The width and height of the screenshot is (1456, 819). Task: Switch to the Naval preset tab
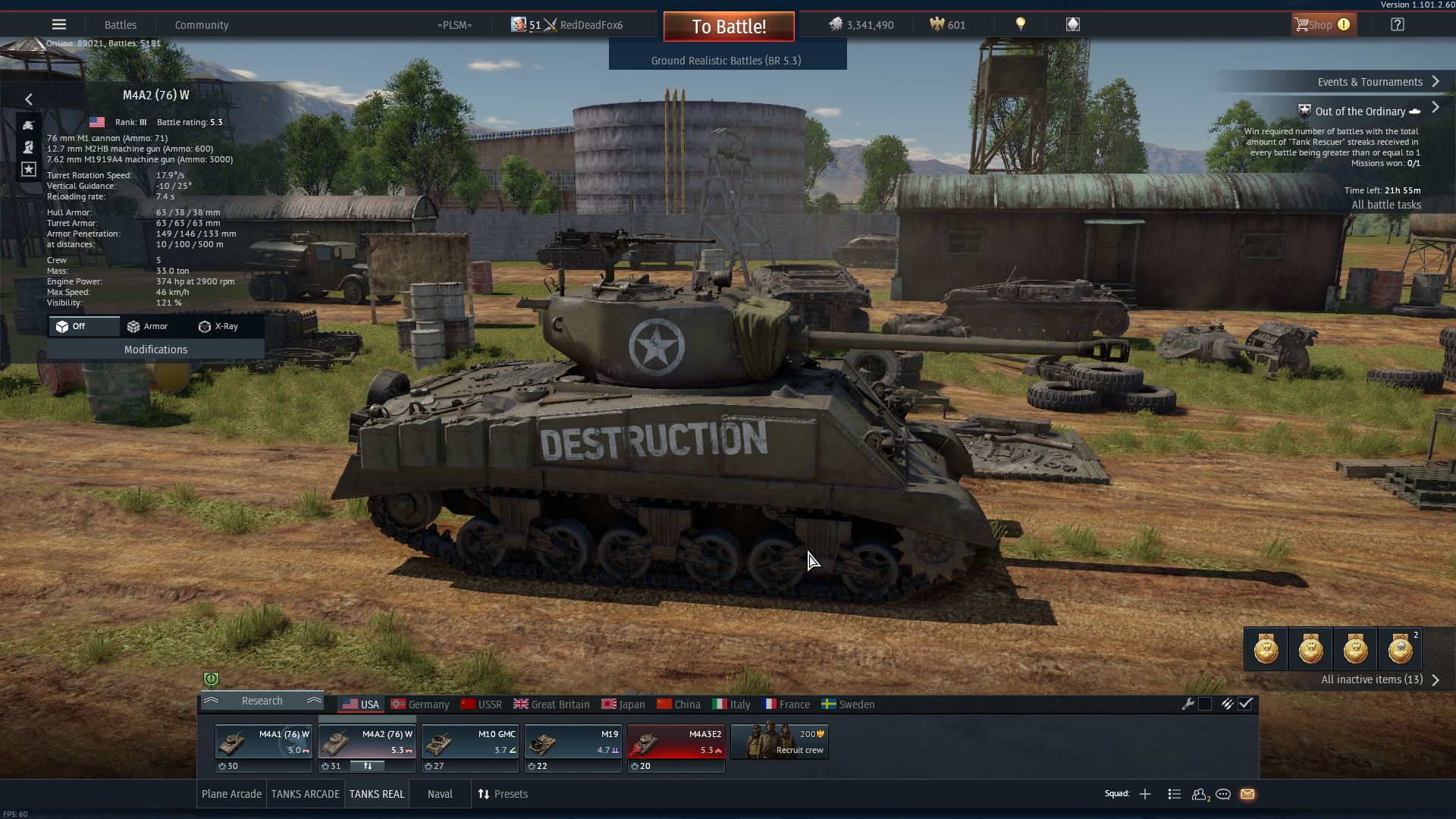[440, 794]
